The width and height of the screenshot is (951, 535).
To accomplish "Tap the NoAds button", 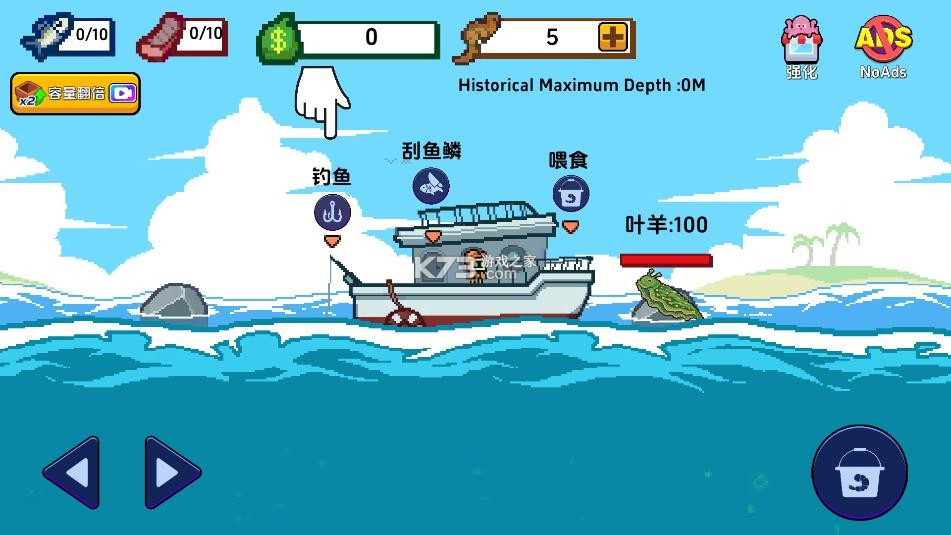I will coord(883,46).
